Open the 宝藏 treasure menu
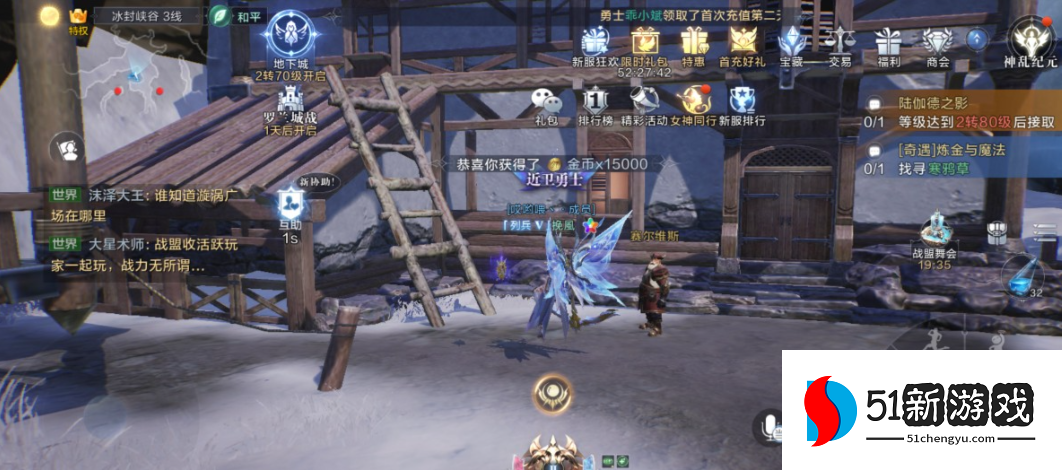The height and width of the screenshot is (470, 1062). [x=791, y=42]
